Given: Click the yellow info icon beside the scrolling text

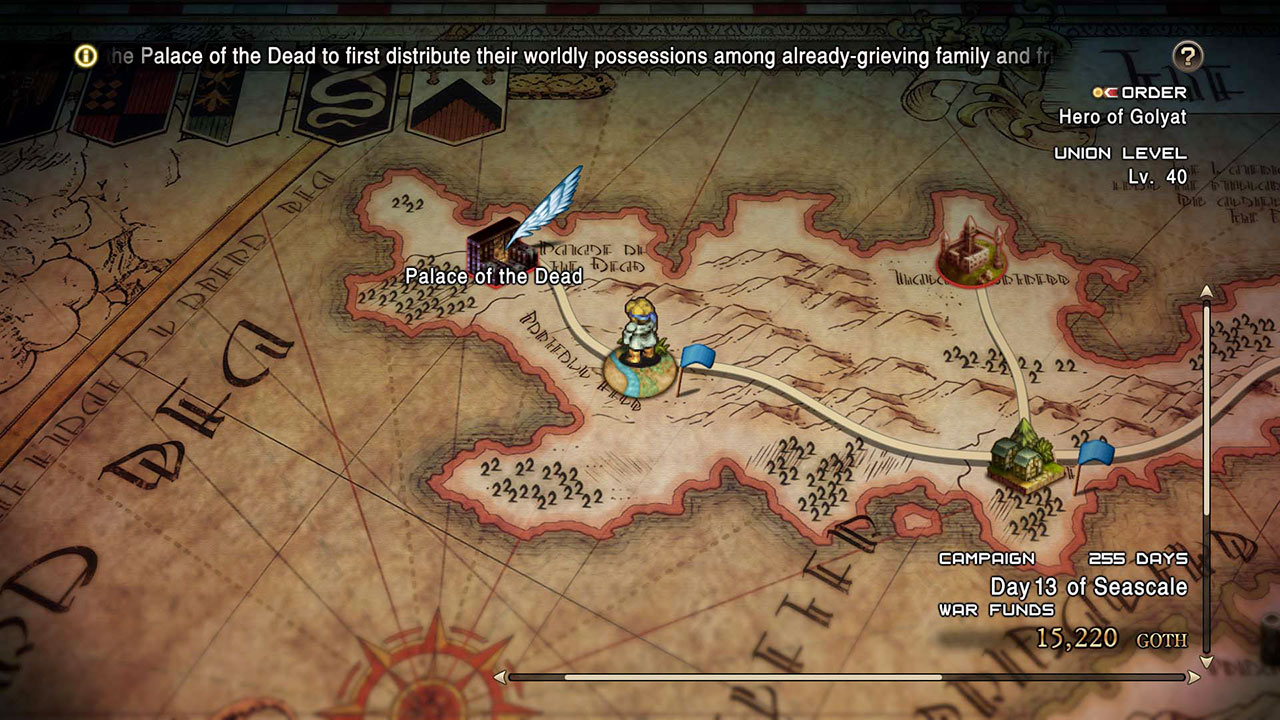Looking at the screenshot, I should pyautogui.click(x=87, y=56).
